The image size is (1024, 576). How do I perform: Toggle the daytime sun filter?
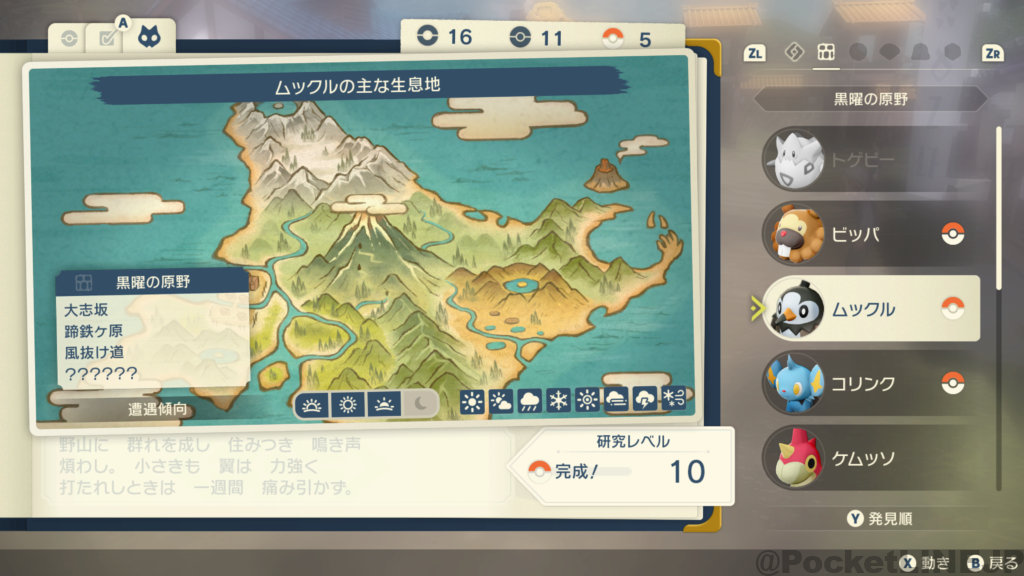pyautogui.click(x=348, y=404)
